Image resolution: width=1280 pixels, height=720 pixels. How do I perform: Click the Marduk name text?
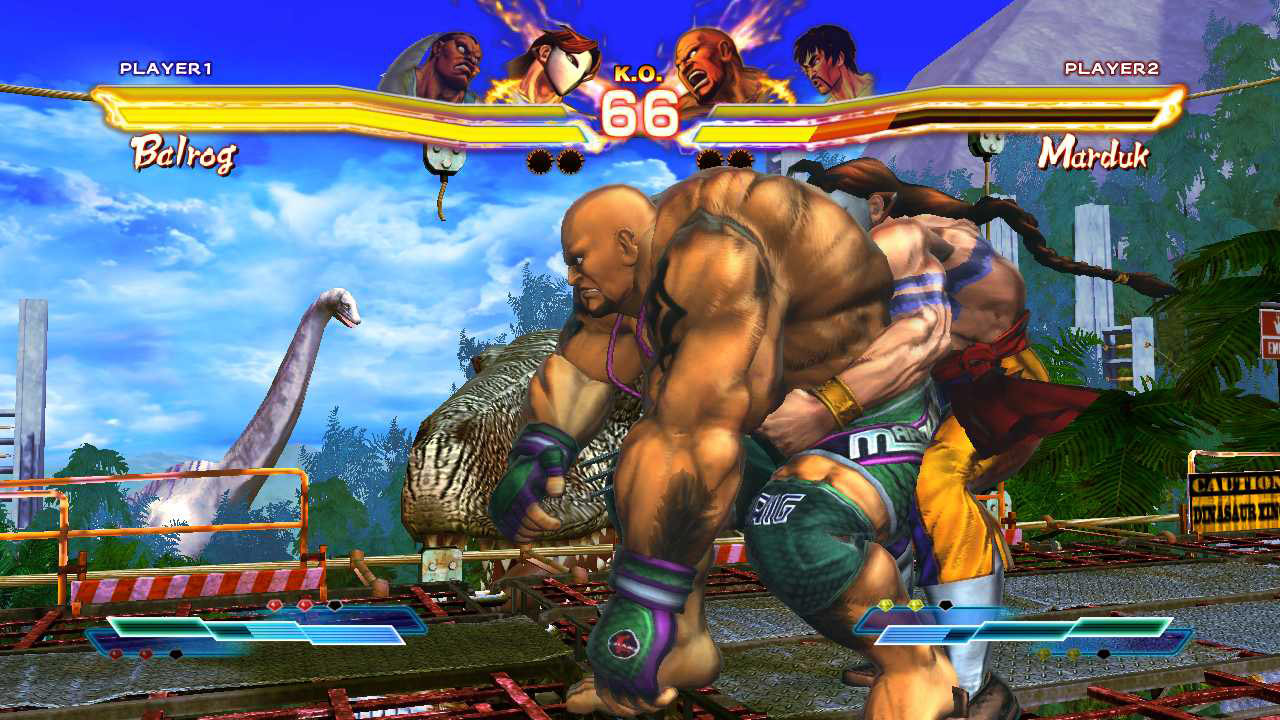[1093, 153]
